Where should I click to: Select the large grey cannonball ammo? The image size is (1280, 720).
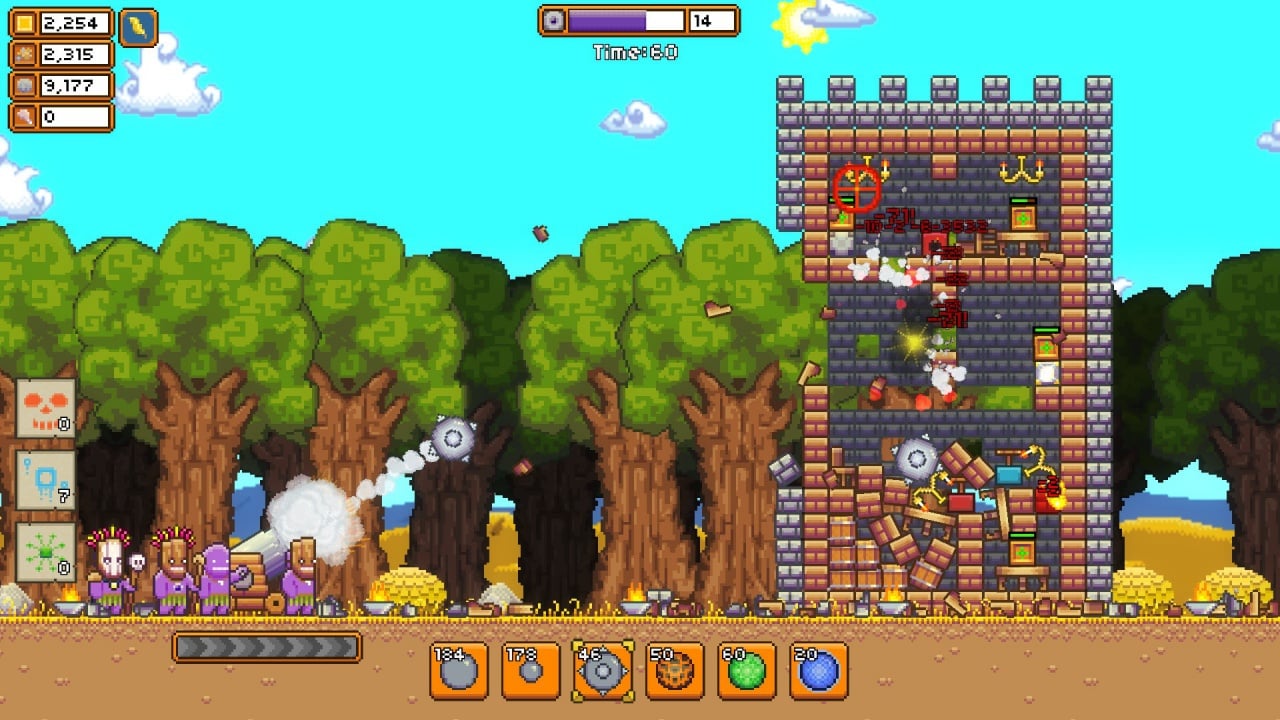pos(459,670)
